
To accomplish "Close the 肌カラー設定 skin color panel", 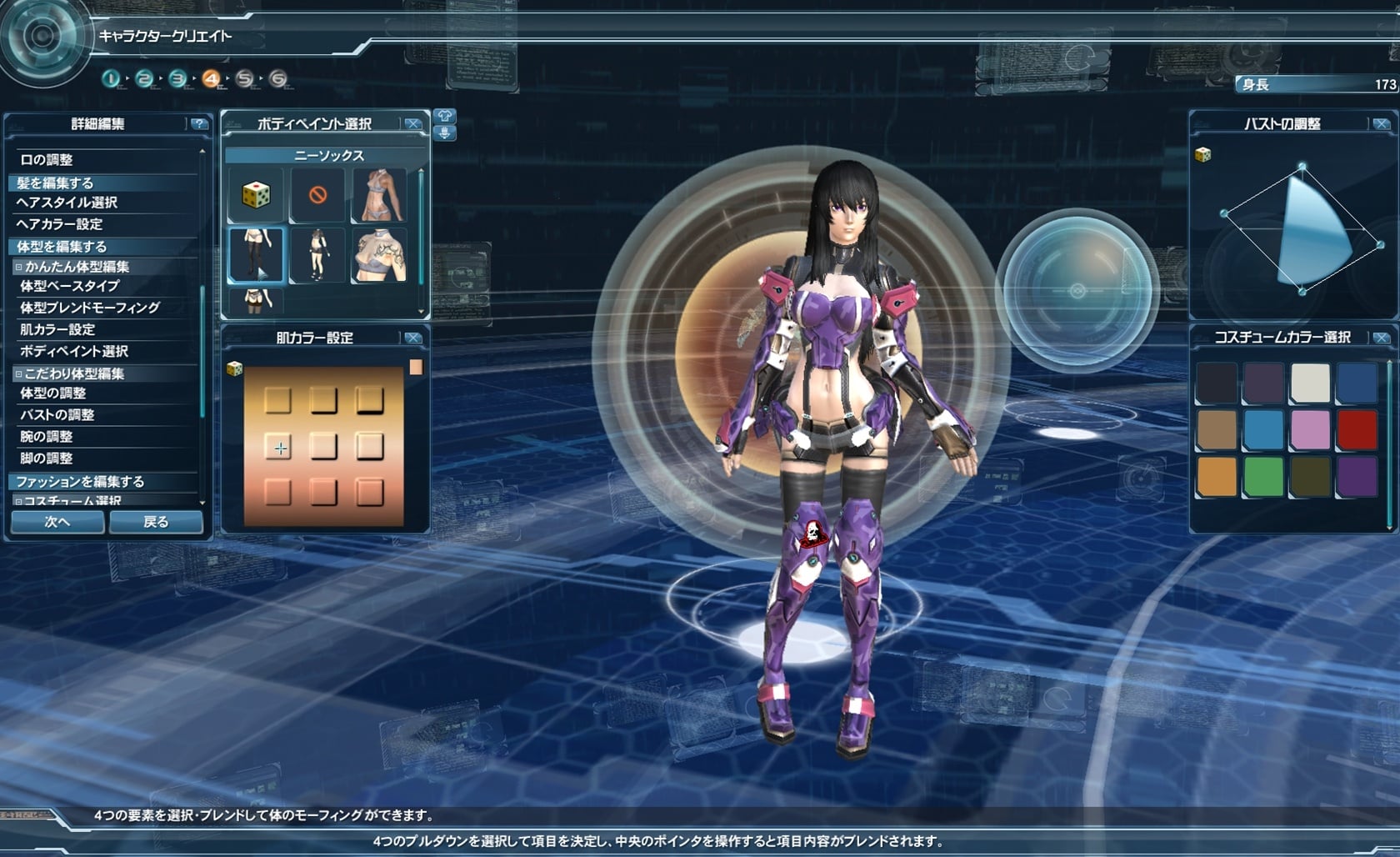I will pyautogui.click(x=412, y=338).
